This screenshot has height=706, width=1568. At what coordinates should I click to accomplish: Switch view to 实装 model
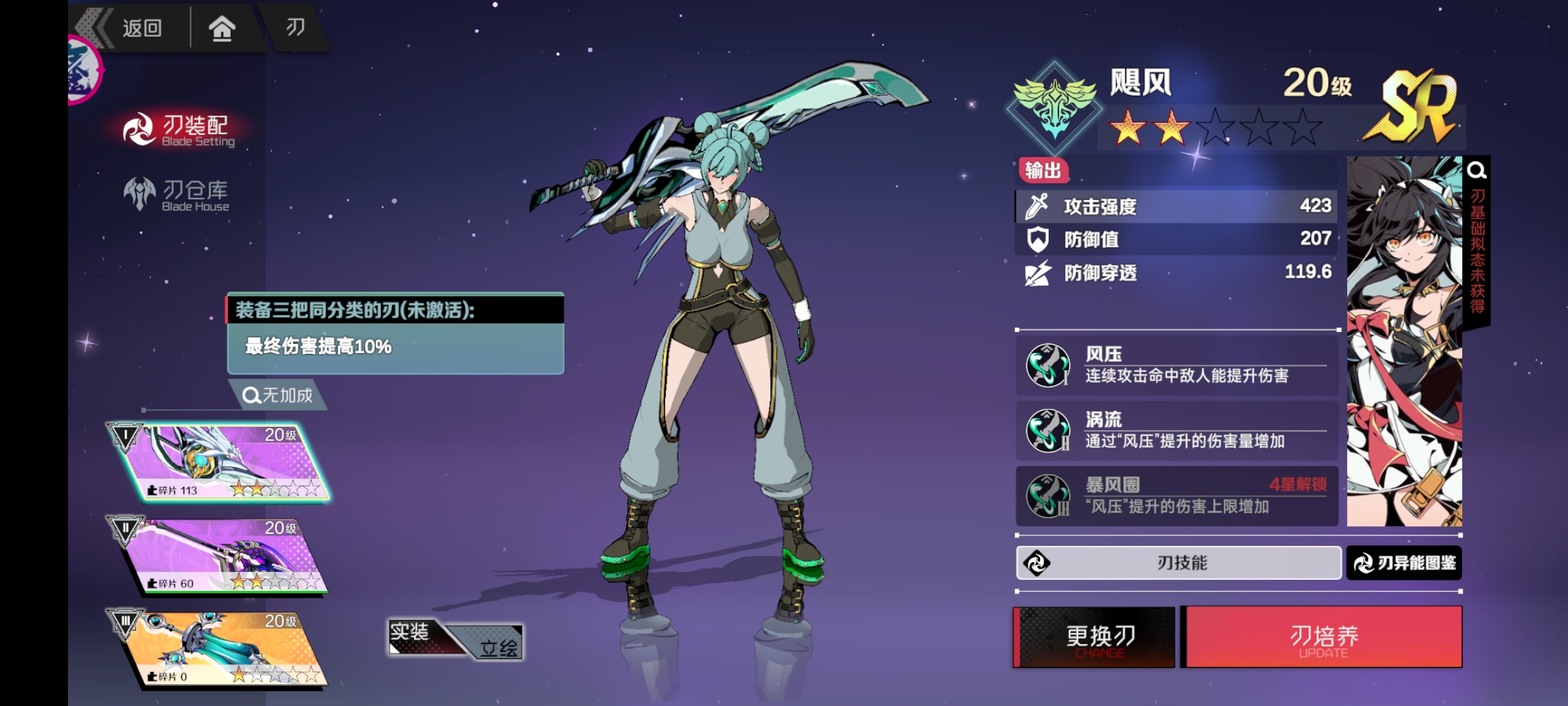412,633
